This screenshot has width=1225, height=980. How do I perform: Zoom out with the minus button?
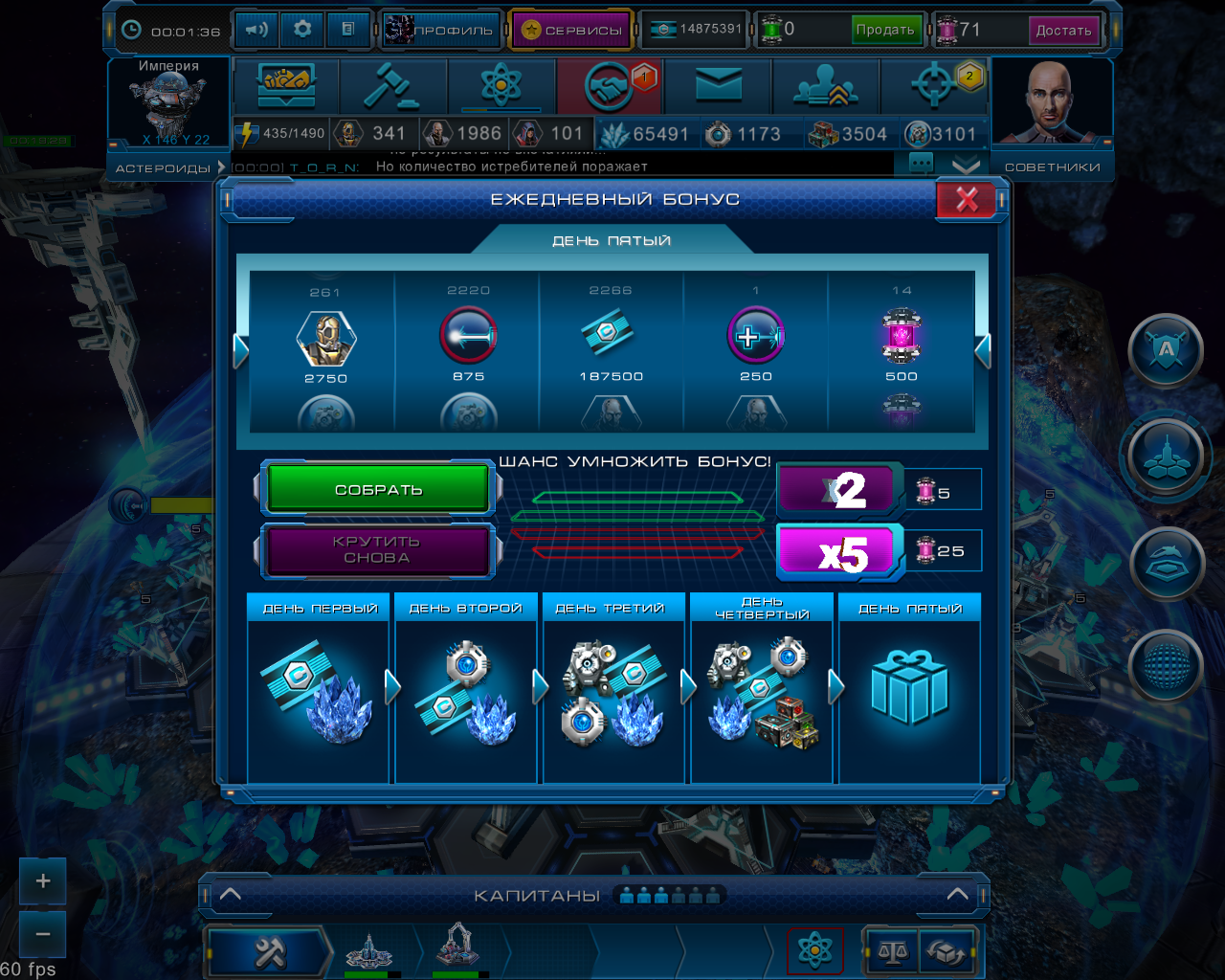click(43, 933)
